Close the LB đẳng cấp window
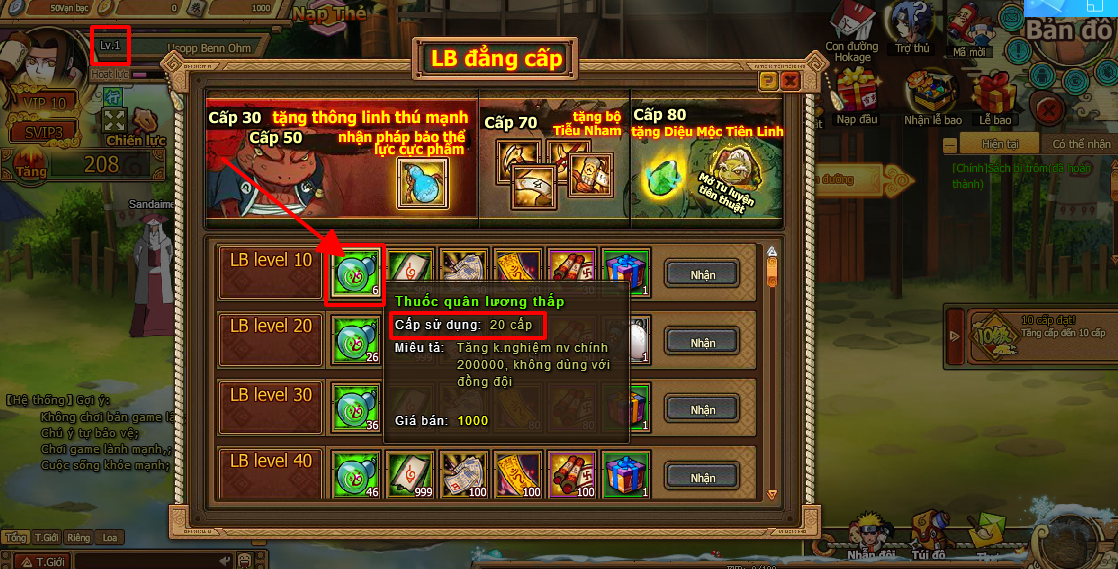The height and width of the screenshot is (569, 1118). (x=790, y=80)
